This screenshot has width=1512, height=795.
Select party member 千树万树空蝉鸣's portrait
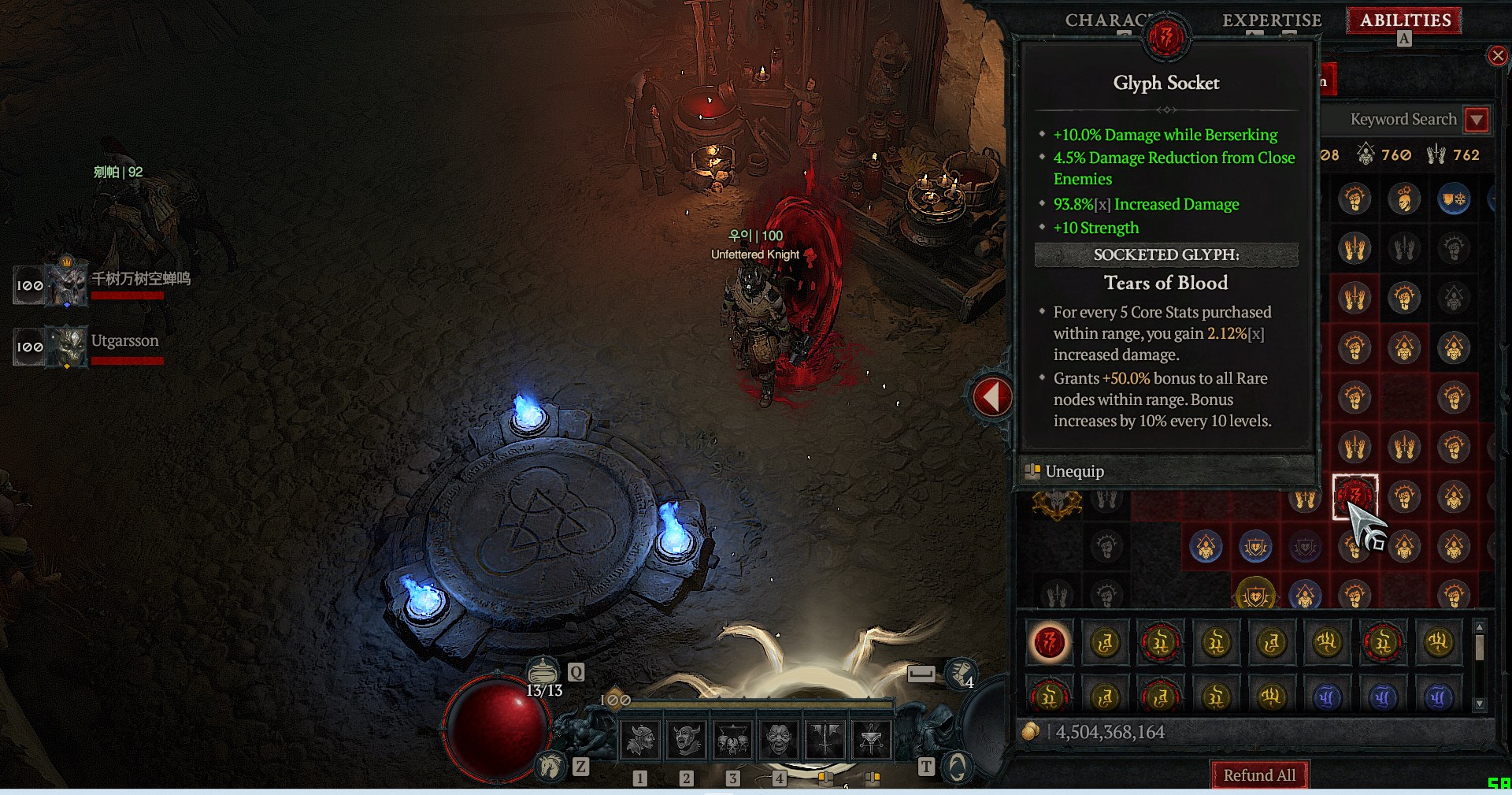[x=67, y=284]
